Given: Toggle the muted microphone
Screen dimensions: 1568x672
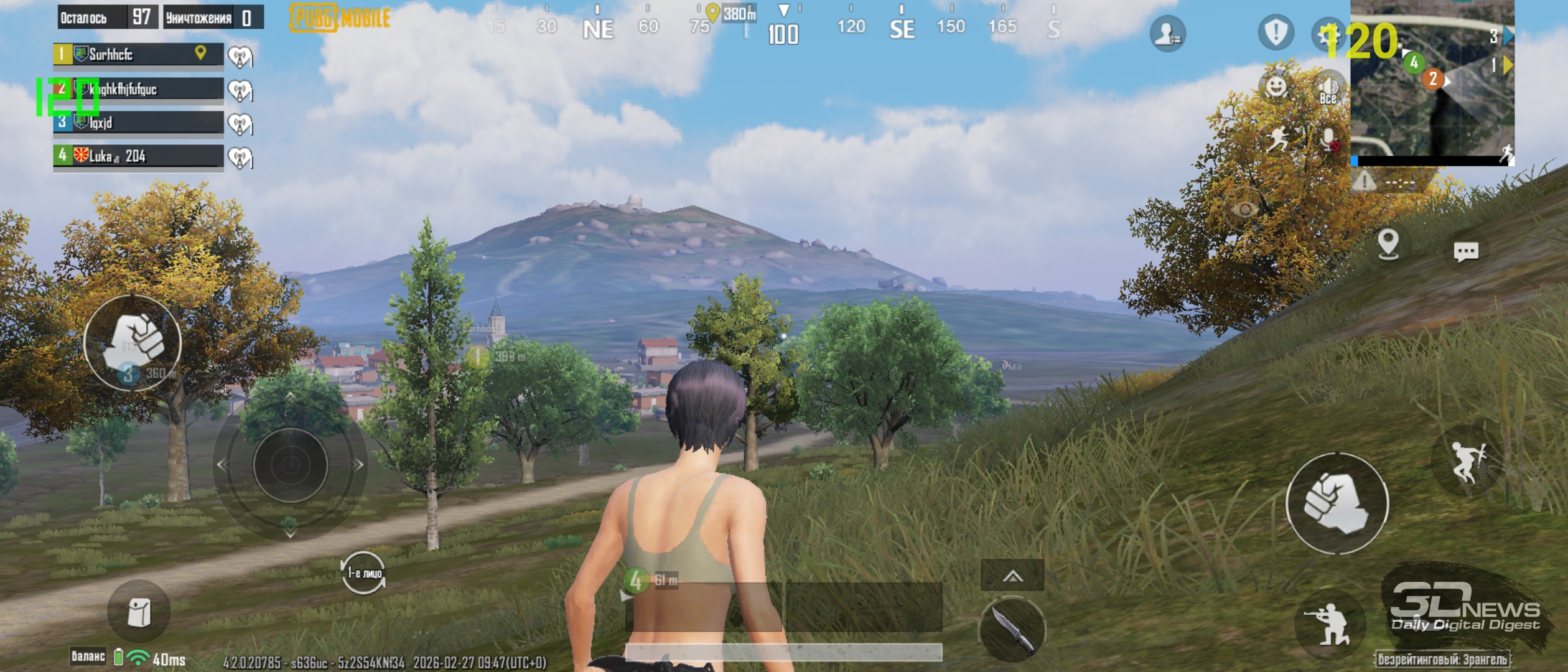Looking at the screenshot, I should click(x=1329, y=139).
